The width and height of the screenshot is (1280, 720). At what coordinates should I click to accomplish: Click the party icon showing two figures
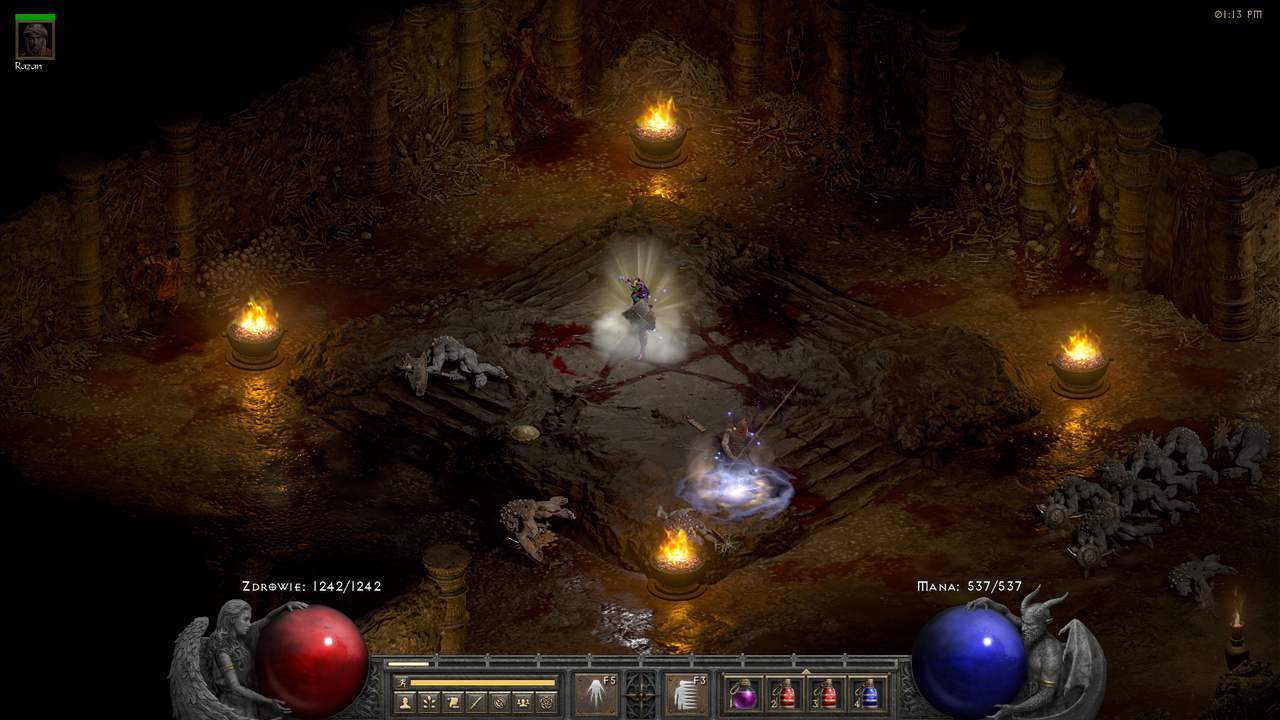click(522, 702)
